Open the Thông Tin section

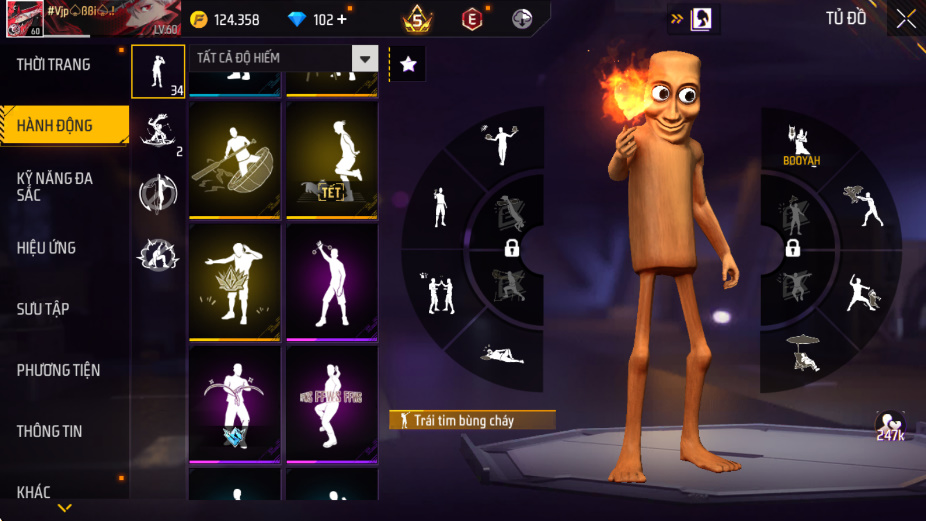point(49,431)
